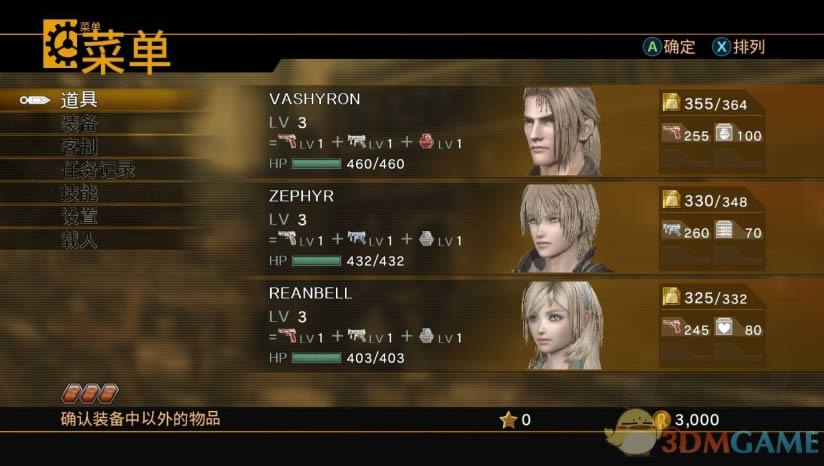
Task: Open the 装备 (Equipment) menu
Action: pos(80,123)
